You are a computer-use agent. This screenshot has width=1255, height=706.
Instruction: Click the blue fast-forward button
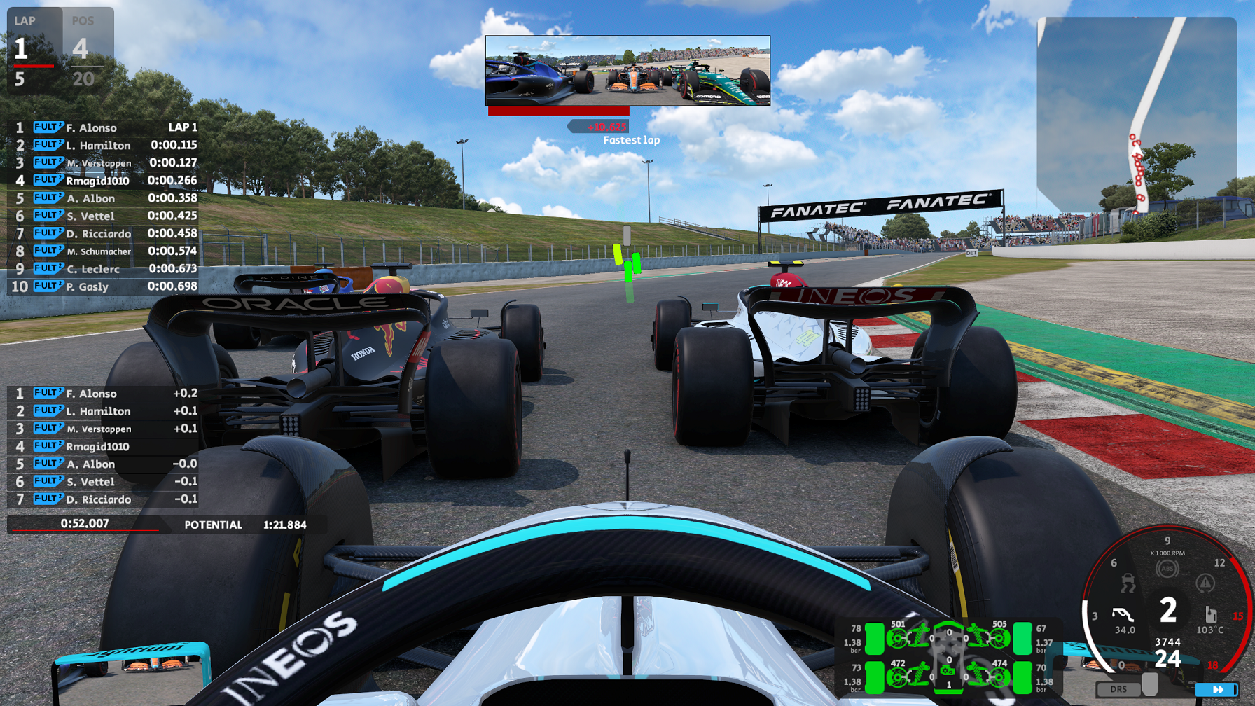pyautogui.click(x=1217, y=690)
